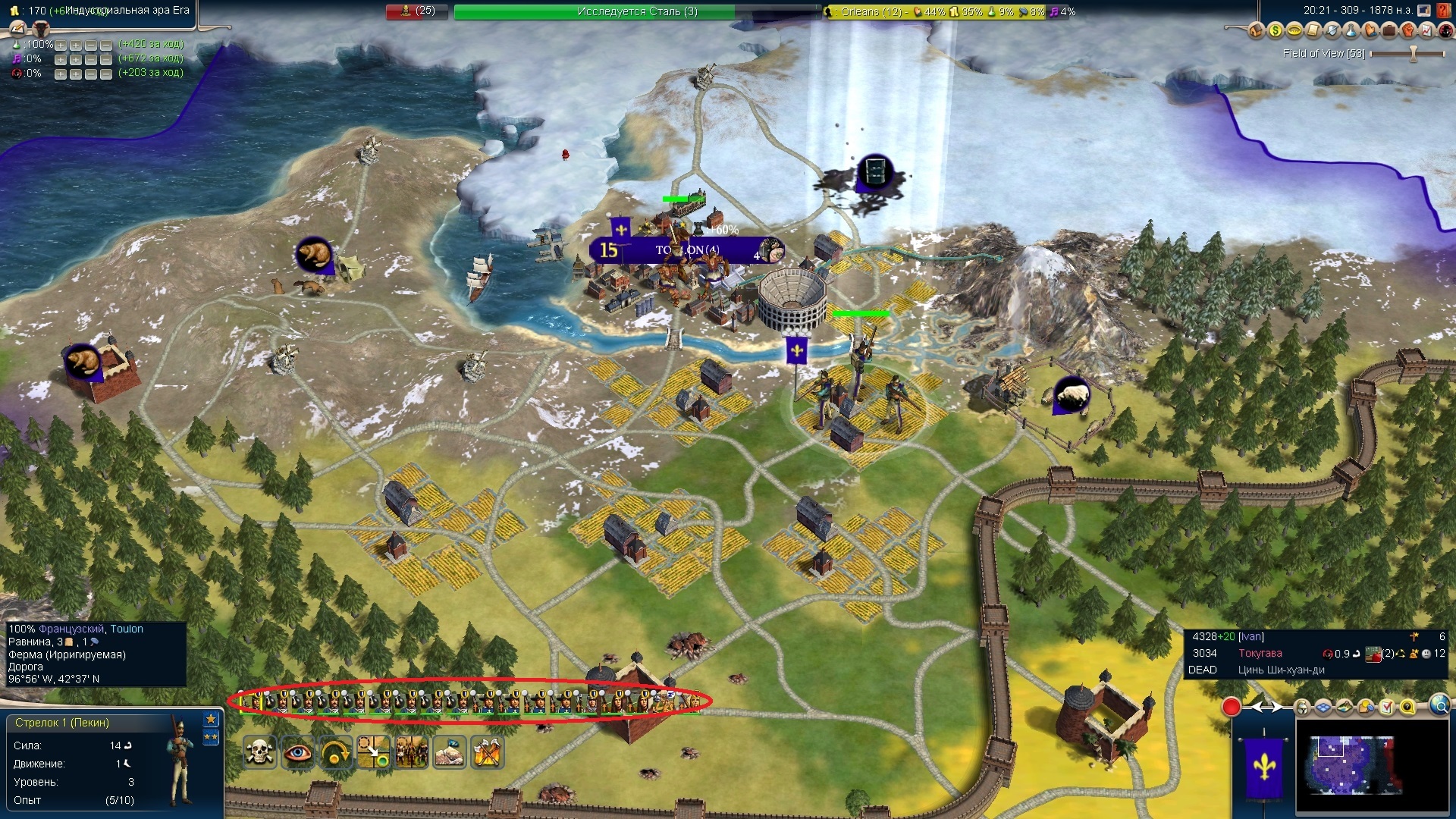Select the crossed axes with fire pillage action
This screenshot has width=1456, height=819.
point(487,752)
